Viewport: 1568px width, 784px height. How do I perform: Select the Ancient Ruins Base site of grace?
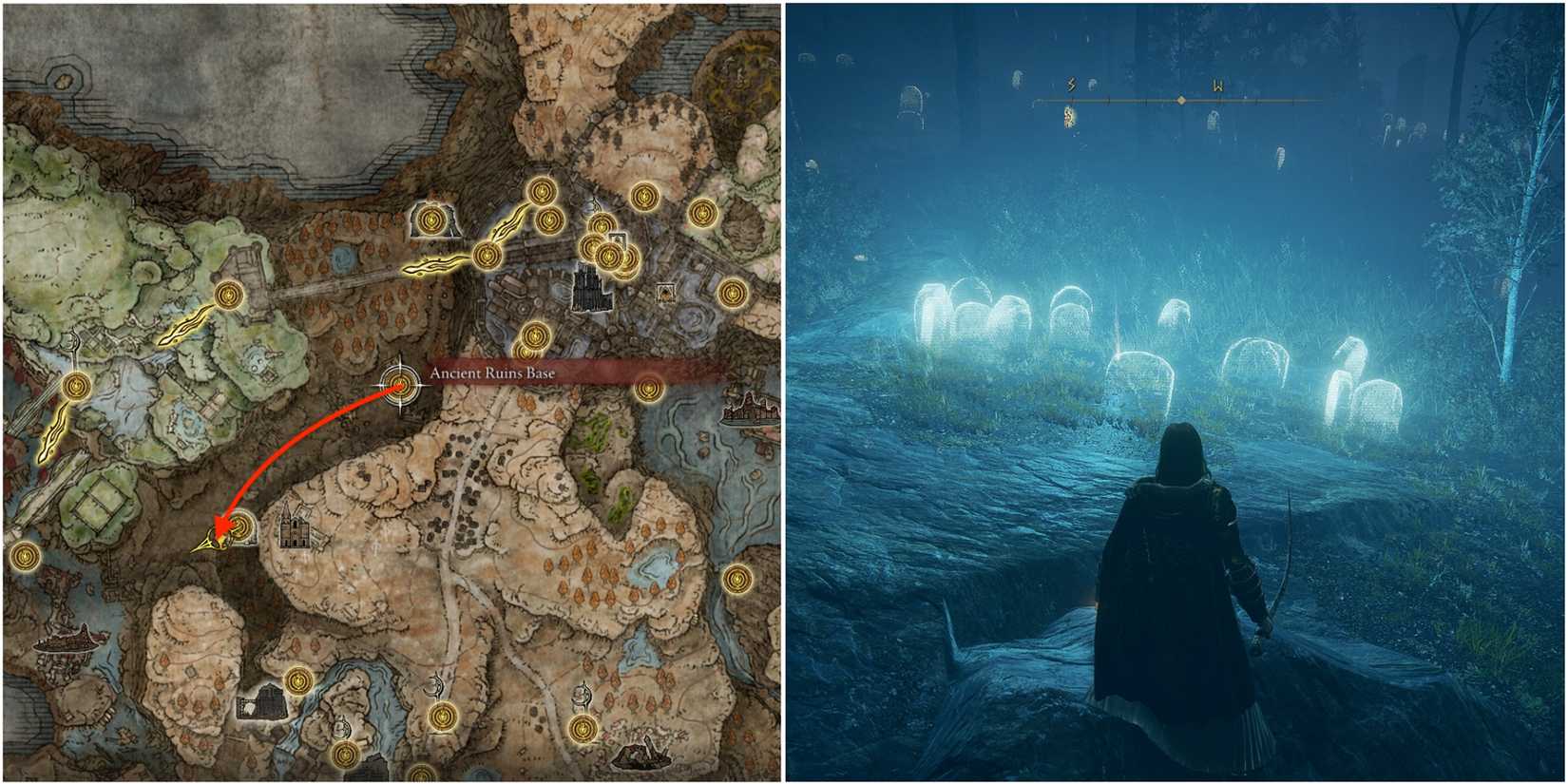(x=400, y=385)
